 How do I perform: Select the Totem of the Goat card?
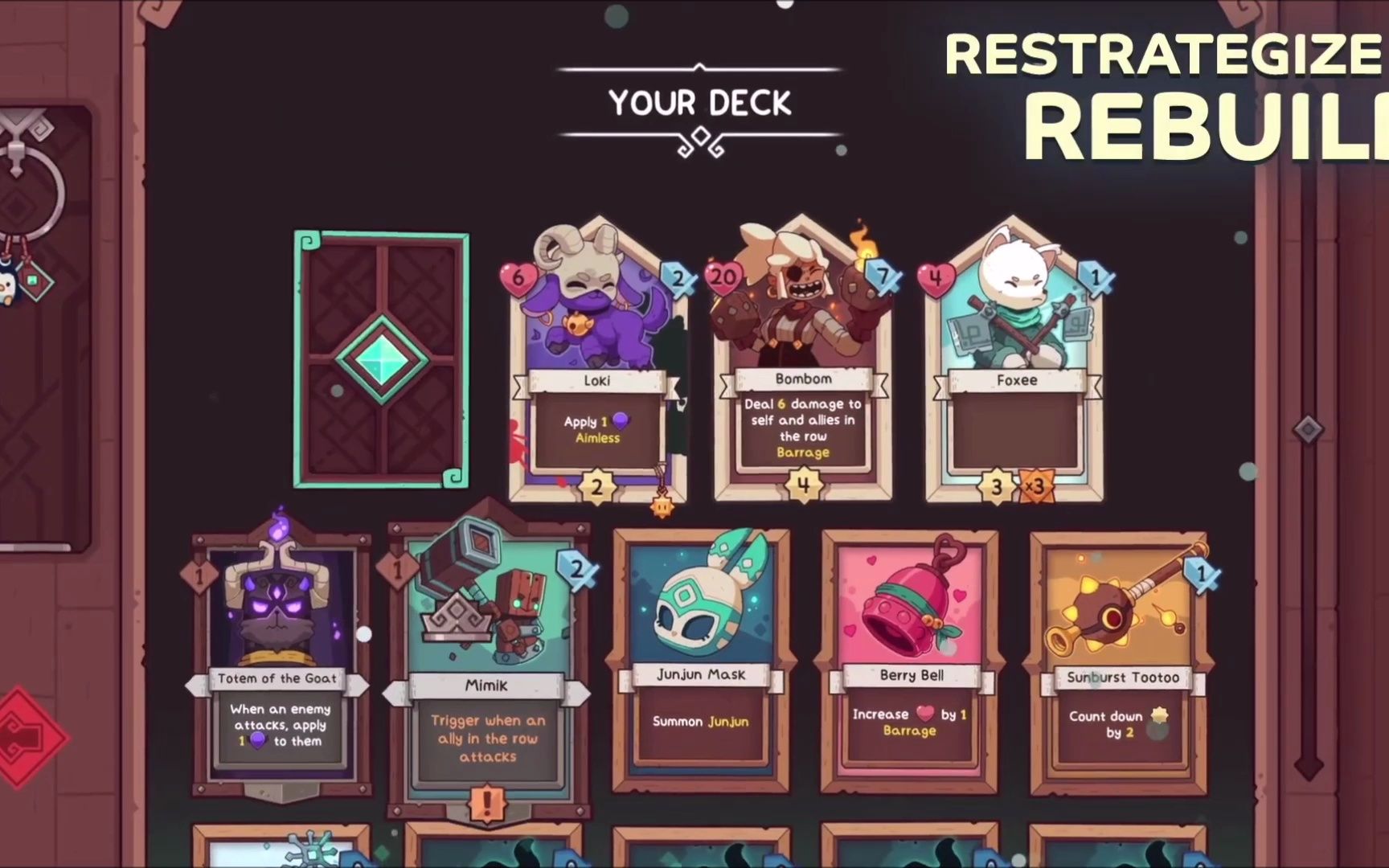(x=278, y=659)
